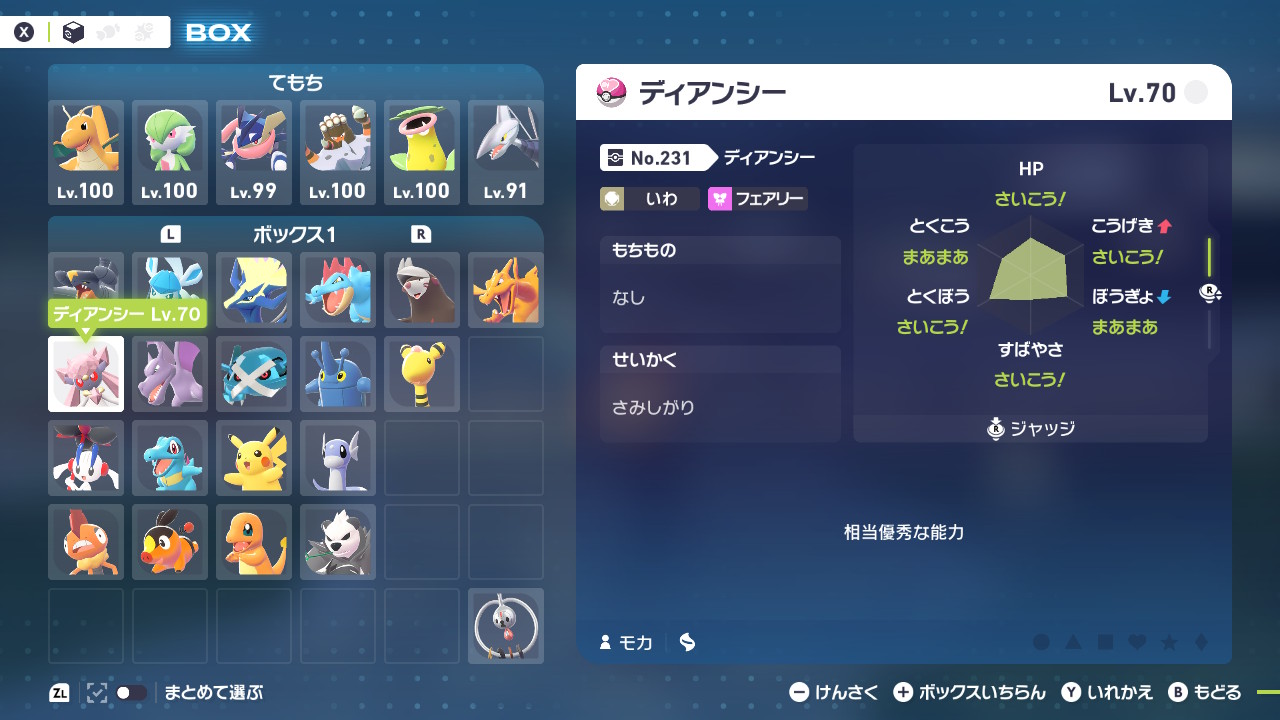Image resolution: width=1280 pixels, height=720 pixels.
Task: Select the Pikachu box slot
Action: [254, 458]
